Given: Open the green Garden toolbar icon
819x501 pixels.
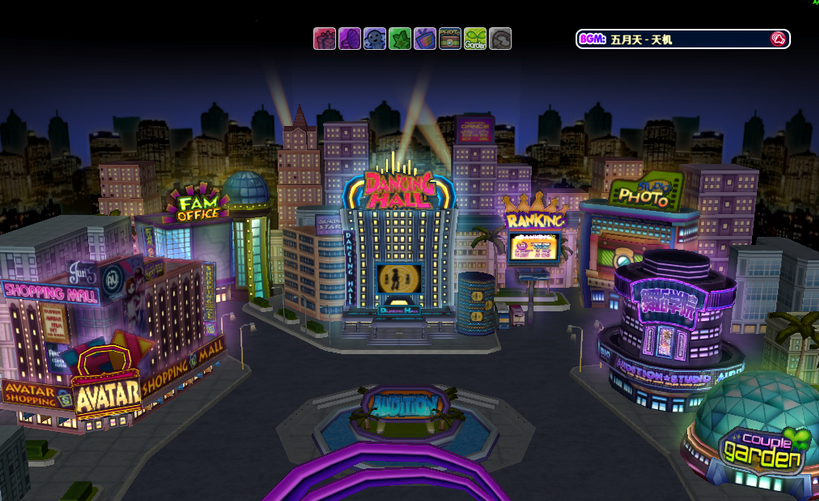Looking at the screenshot, I should pyautogui.click(x=475, y=39).
